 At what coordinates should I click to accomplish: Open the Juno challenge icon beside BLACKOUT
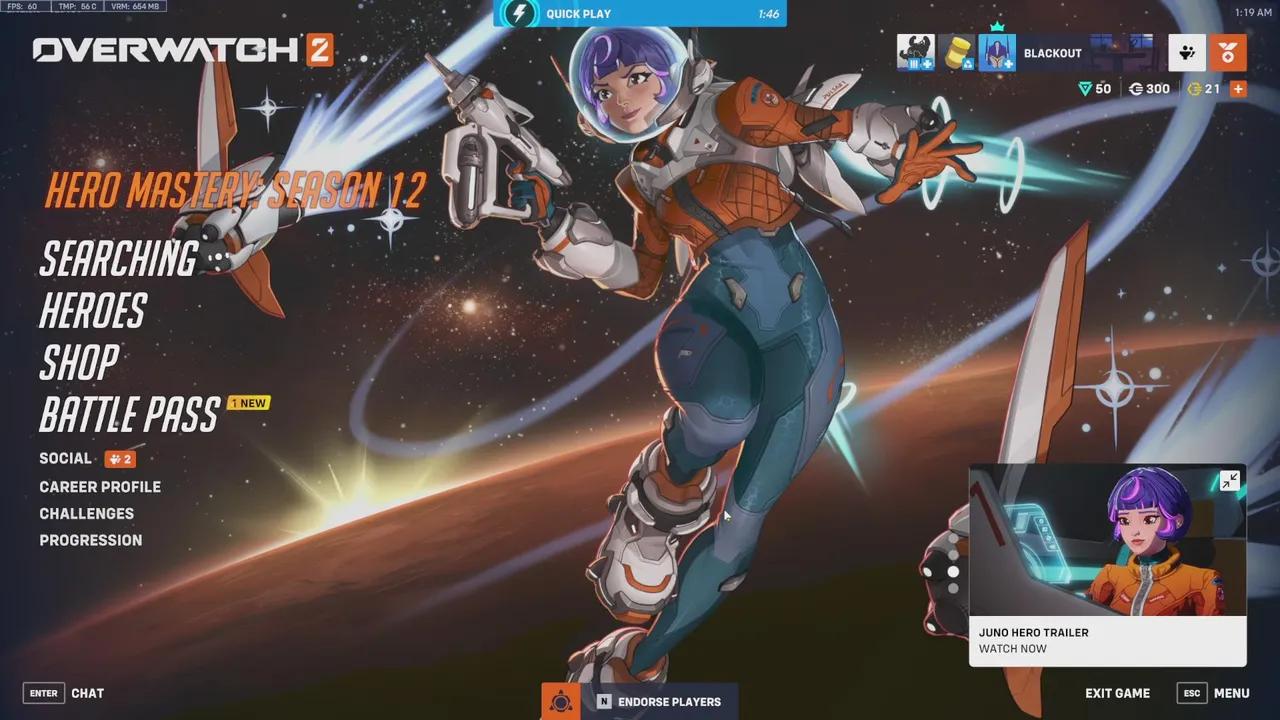point(997,52)
